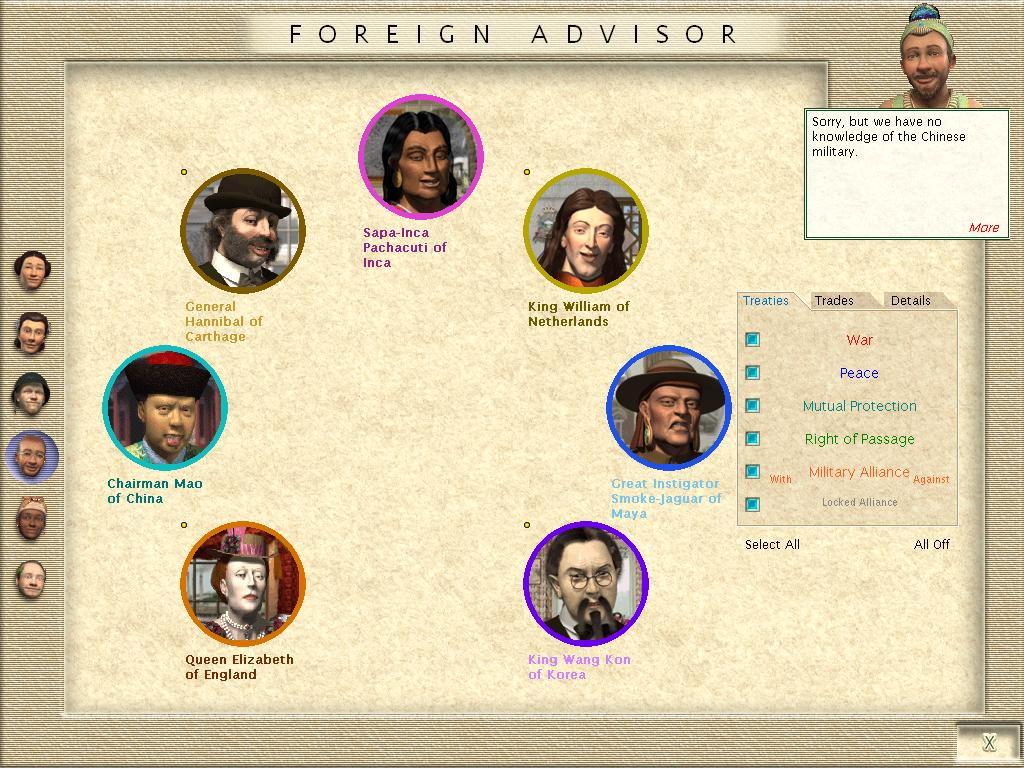Image resolution: width=1024 pixels, height=768 pixels.
Task: Switch to the Trades tab
Action: (x=834, y=301)
